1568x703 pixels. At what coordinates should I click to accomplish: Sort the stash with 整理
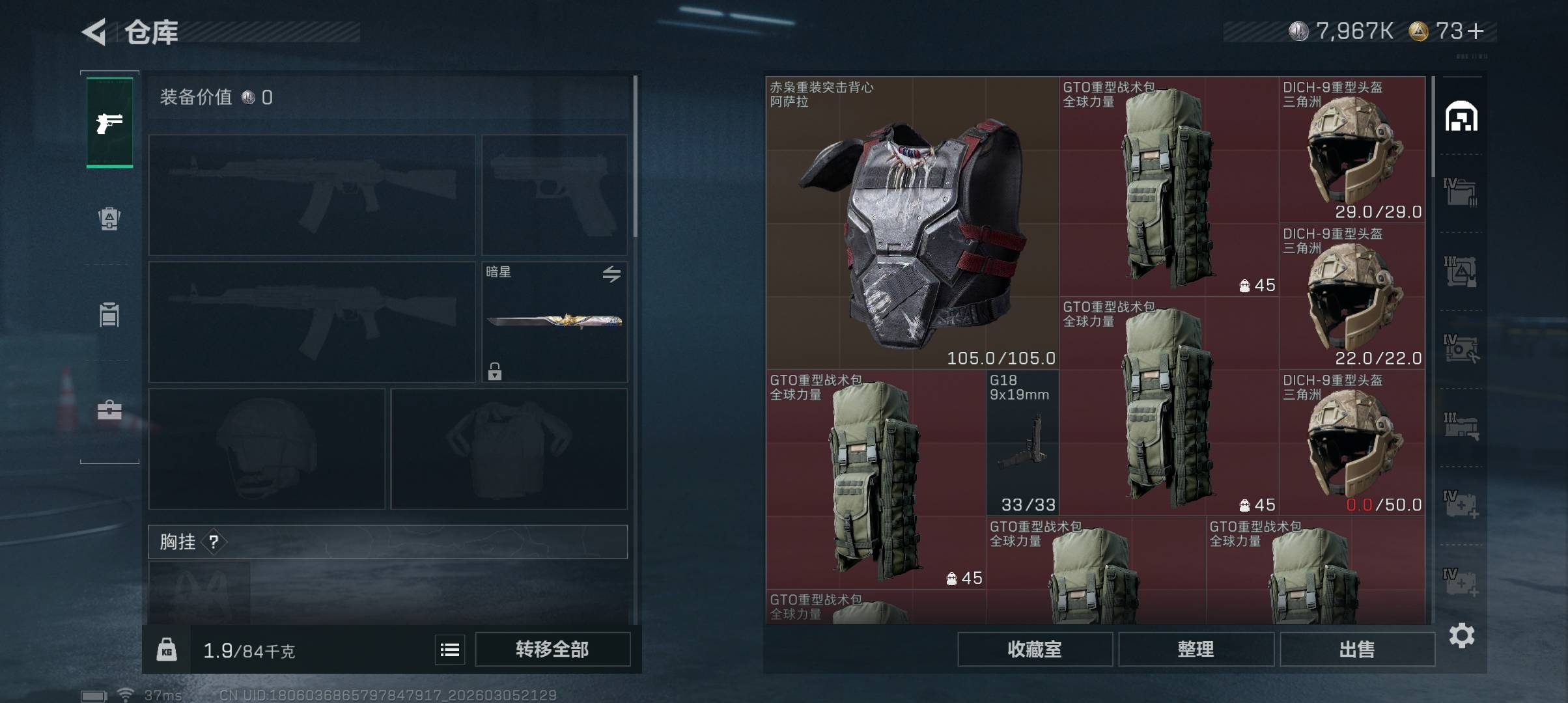1196,649
